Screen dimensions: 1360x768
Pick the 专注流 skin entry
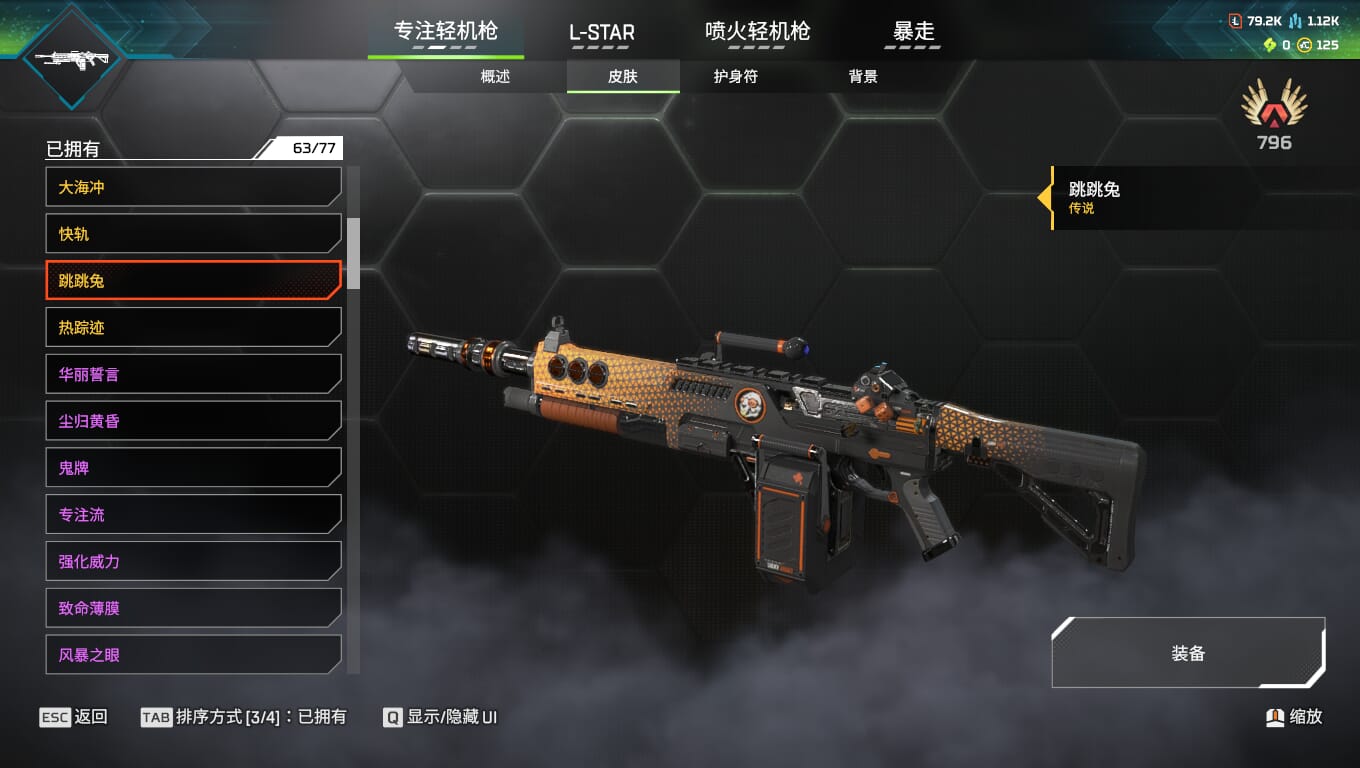[x=193, y=514]
